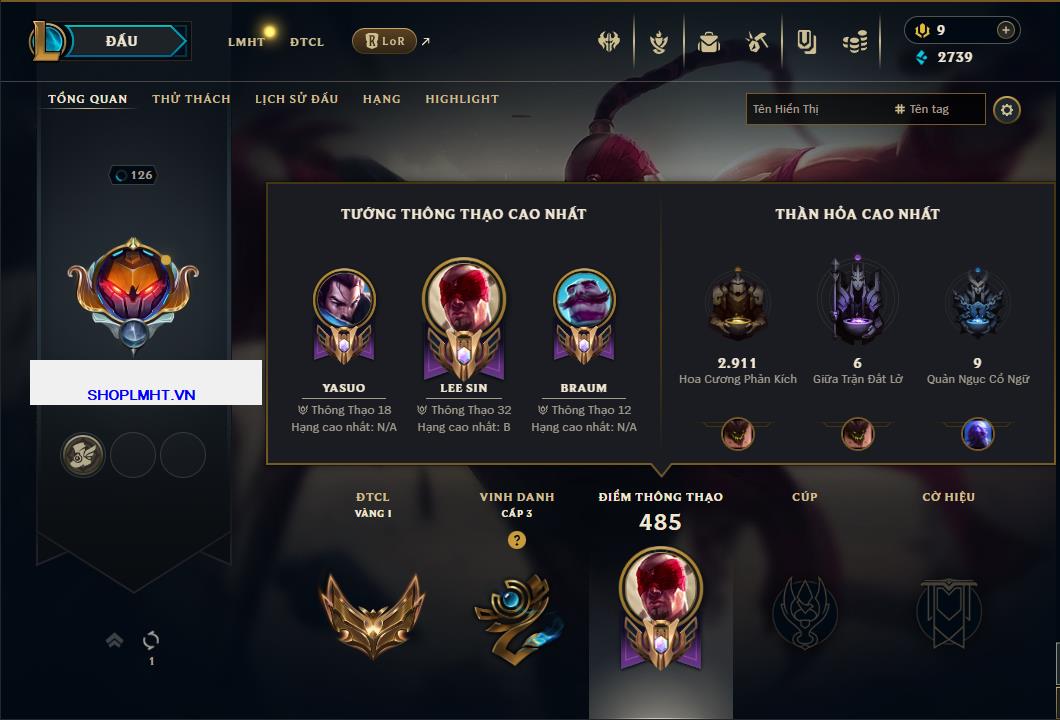Open profile settings gear icon
The height and width of the screenshot is (720, 1060).
pos(1007,109)
